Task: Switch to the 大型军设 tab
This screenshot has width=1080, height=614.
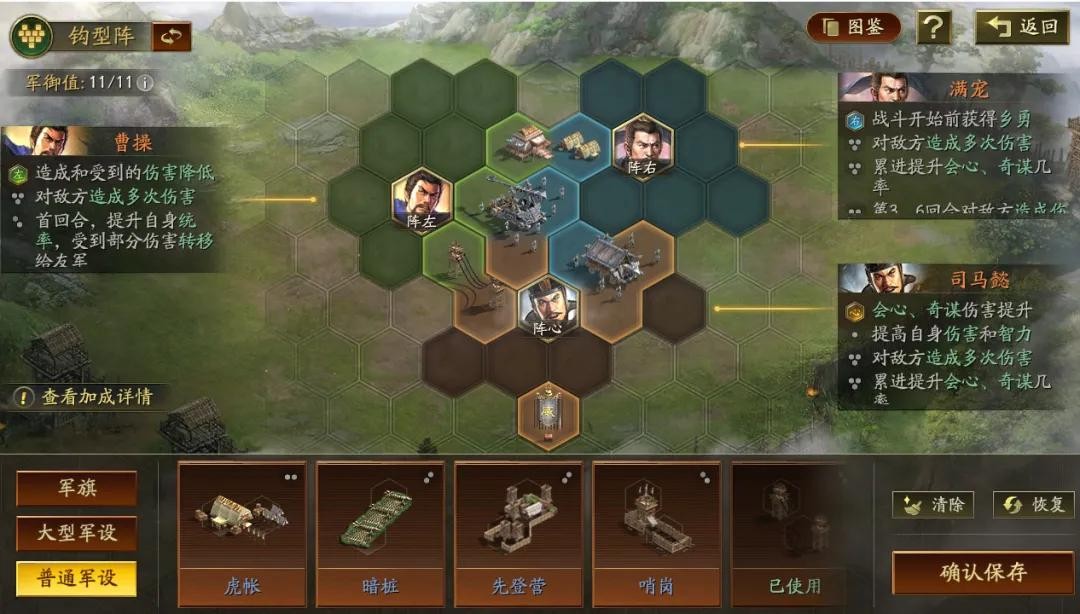Action: coord(76,534)
